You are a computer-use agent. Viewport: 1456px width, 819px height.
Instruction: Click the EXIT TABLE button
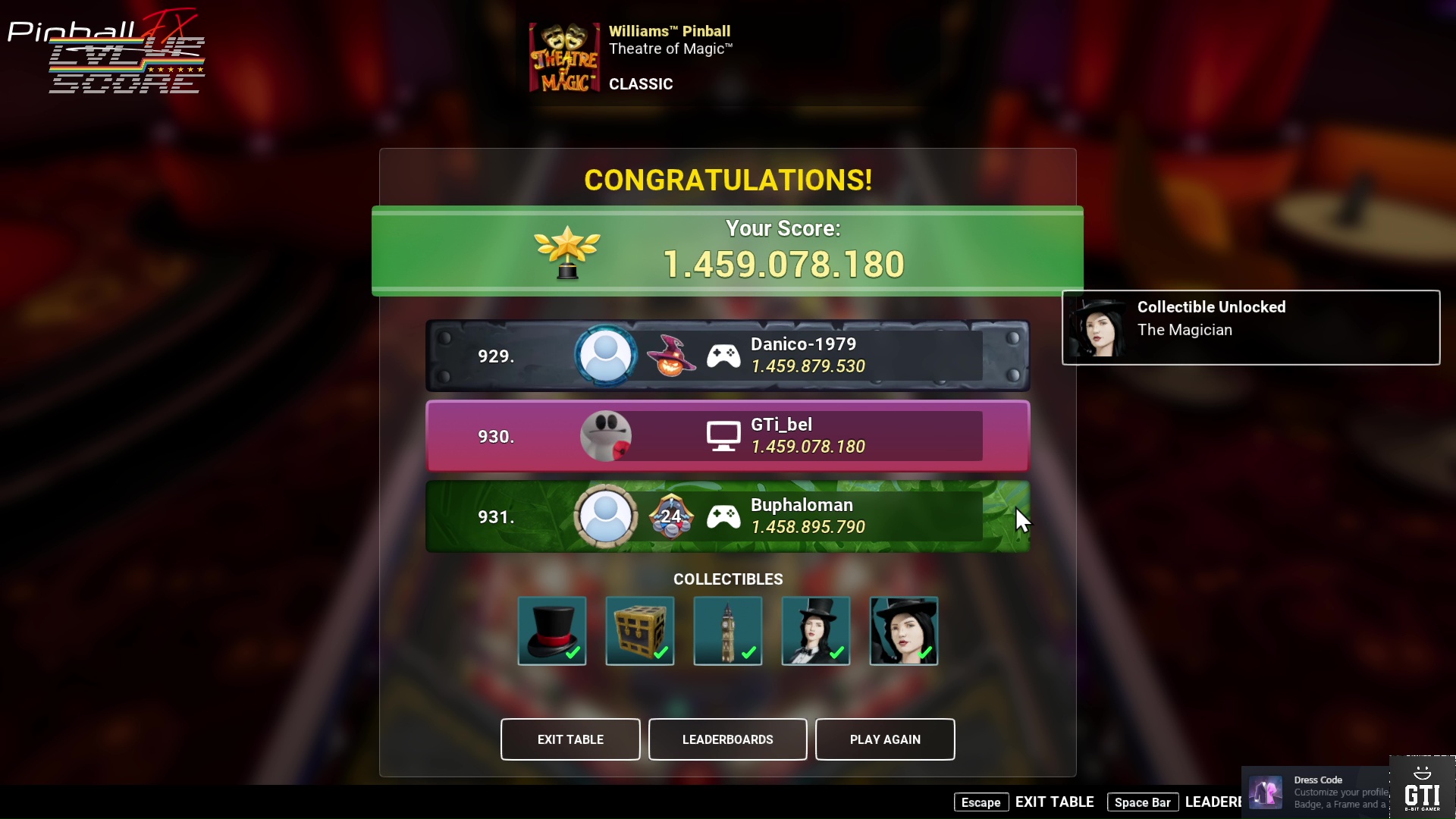point(570,739)
